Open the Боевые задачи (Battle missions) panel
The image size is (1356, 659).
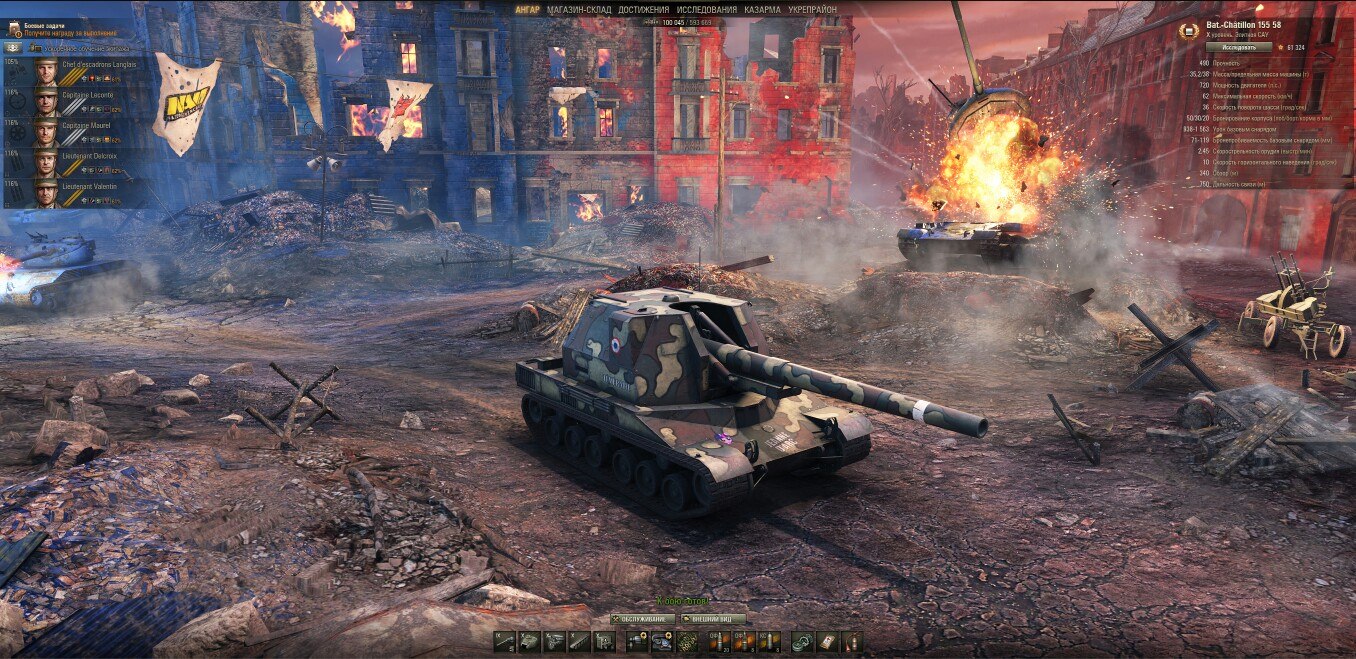click(x=45, y=23)
